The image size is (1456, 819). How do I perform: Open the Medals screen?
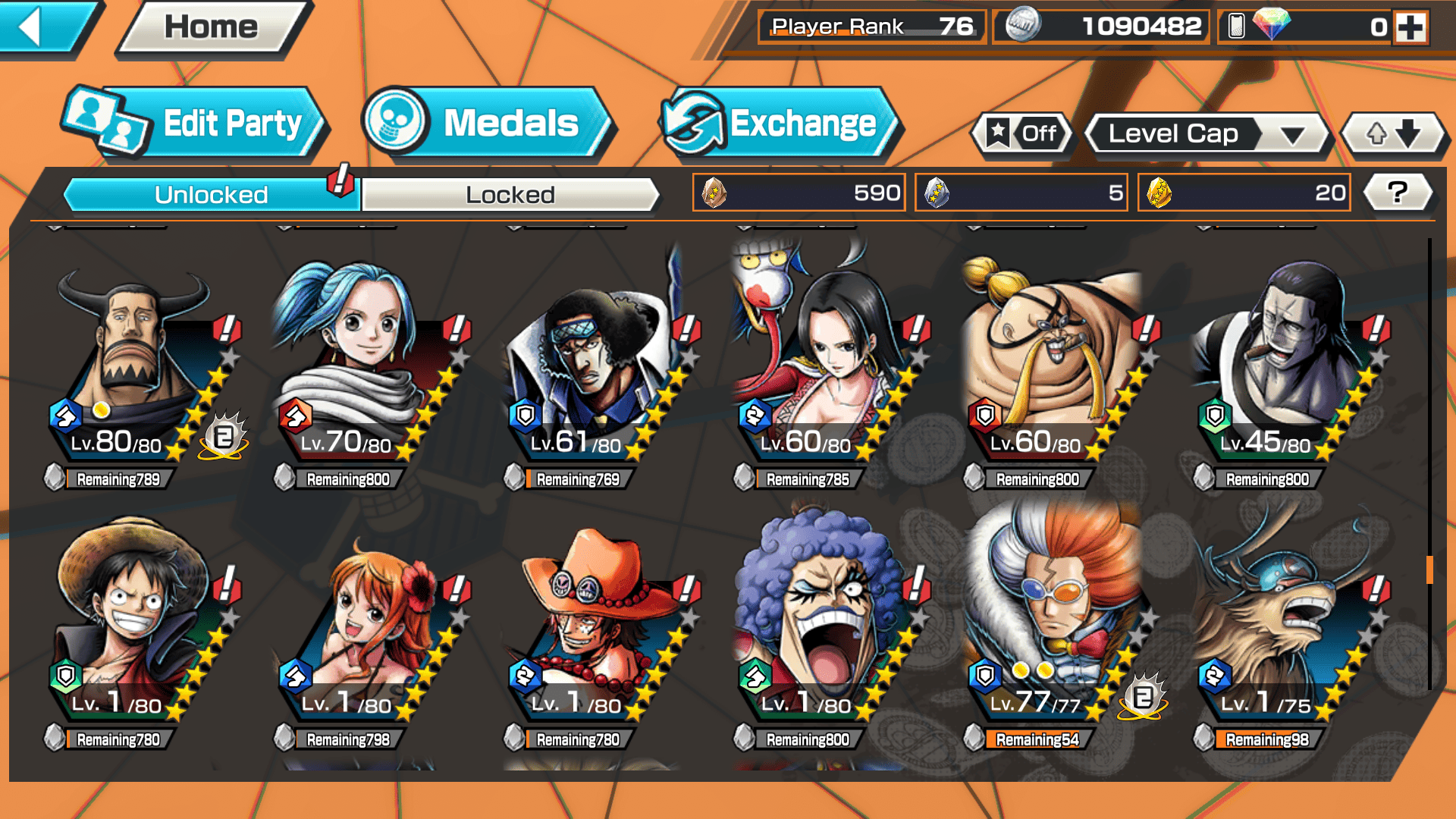[x=485, y=124]
